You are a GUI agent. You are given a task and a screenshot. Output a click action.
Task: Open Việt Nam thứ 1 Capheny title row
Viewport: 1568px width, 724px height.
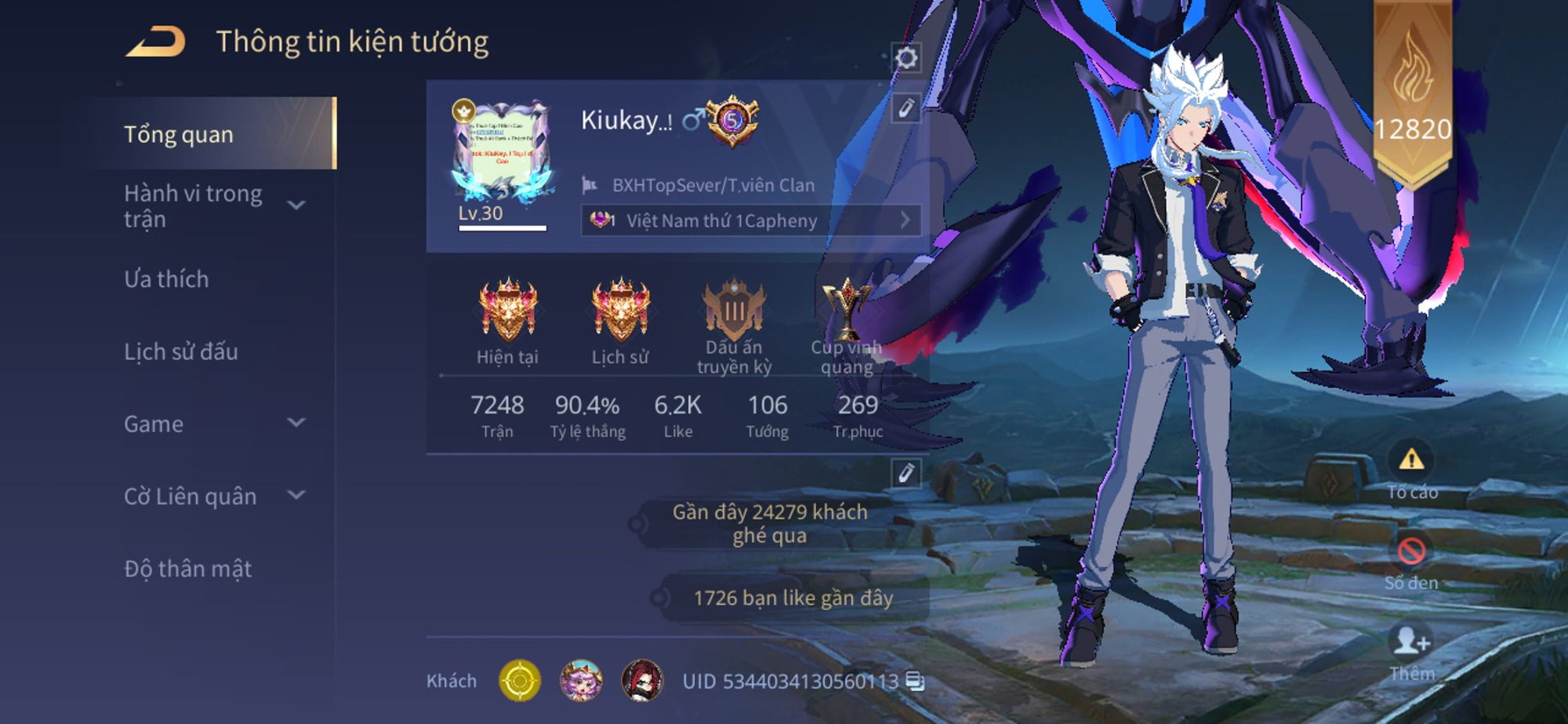coord(750,220)
